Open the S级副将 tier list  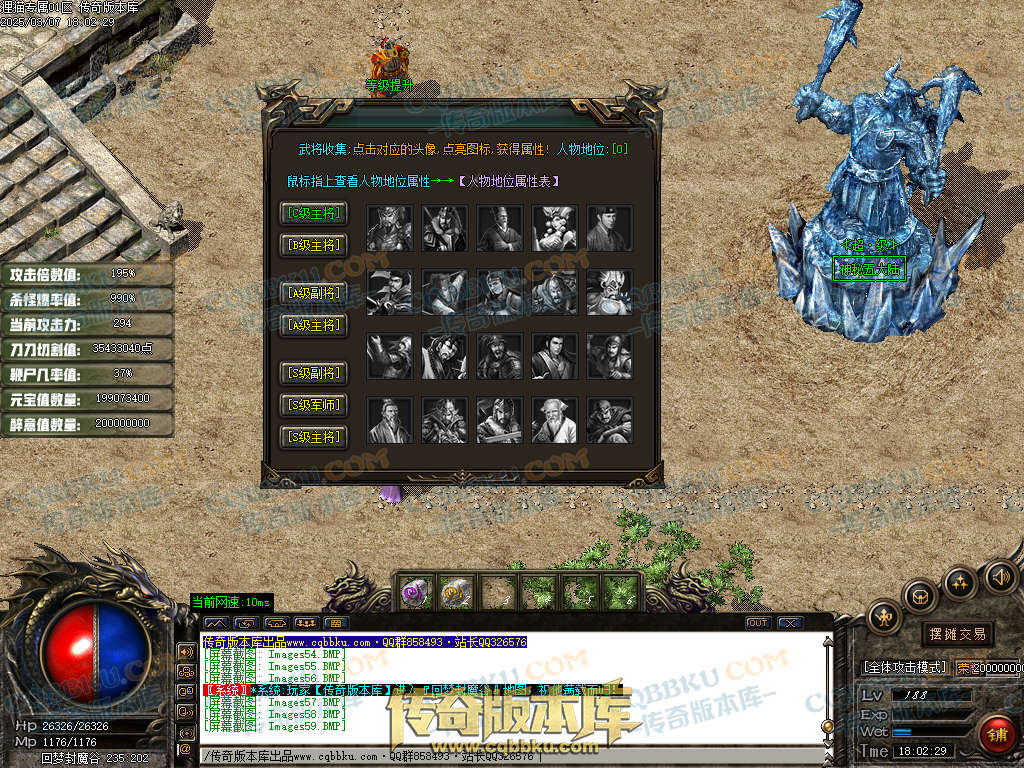pos(314,374)
